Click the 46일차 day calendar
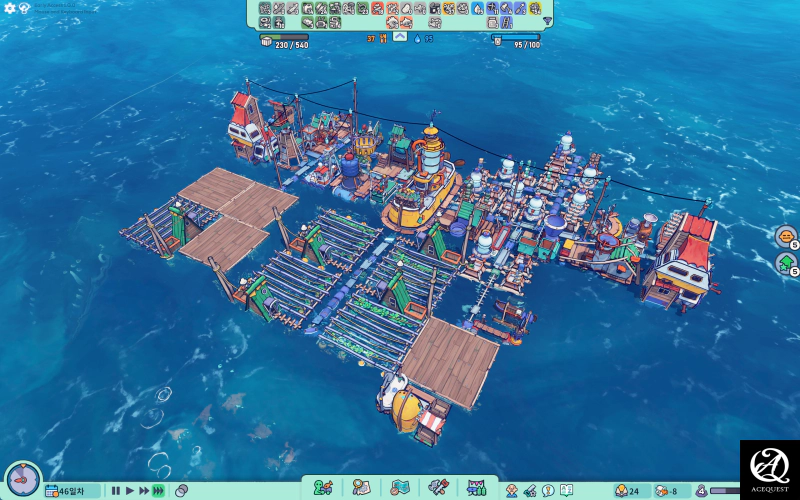Viewport: 800px width, 500px height. coord(72,491)
